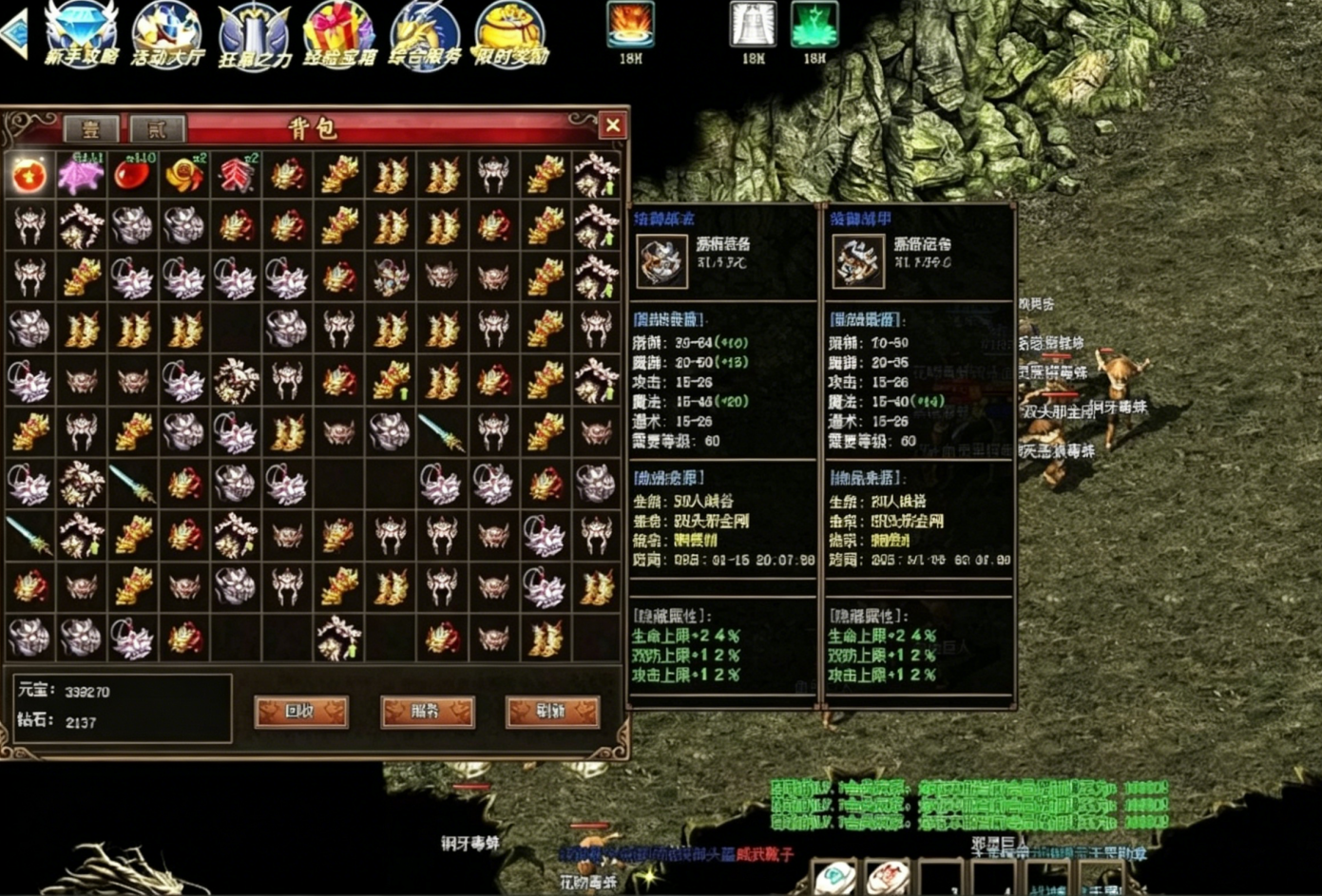Screen dimensions: 1322x896
Task: Click the red orb in the first bag slot
Action: (x=29, y=174)
